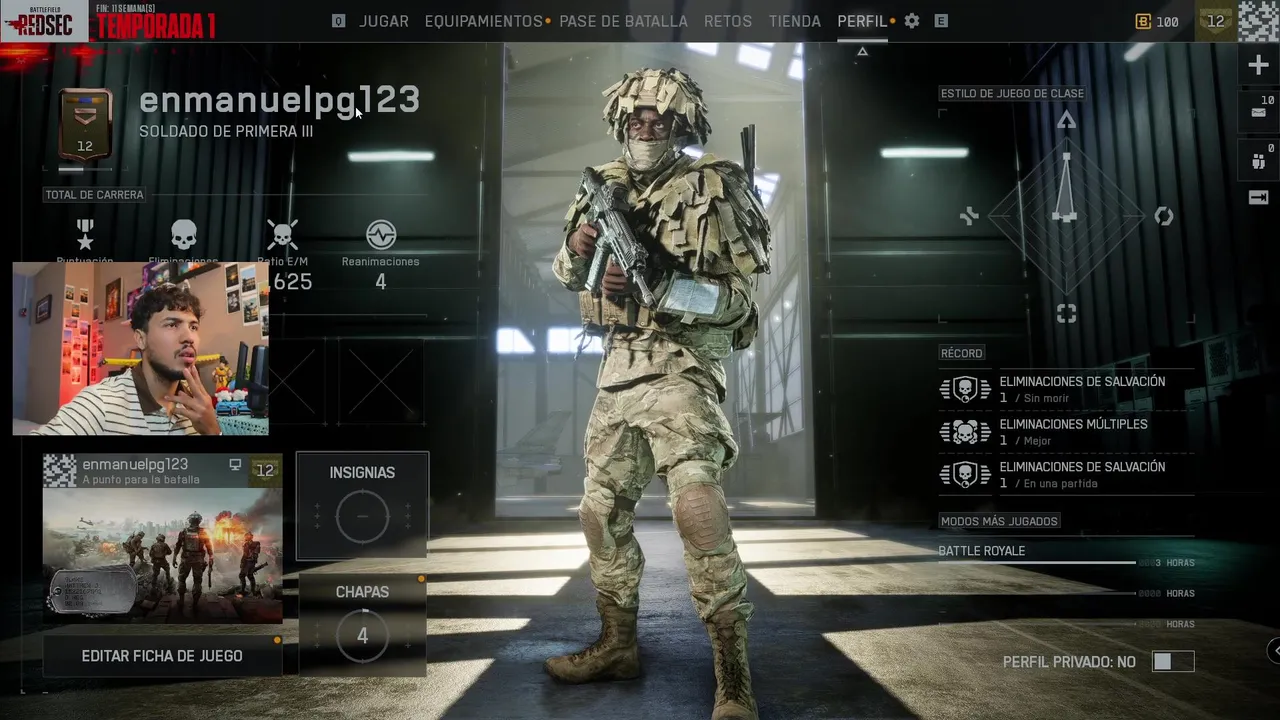Open the JUGAR menu tab

coord(384,21)
